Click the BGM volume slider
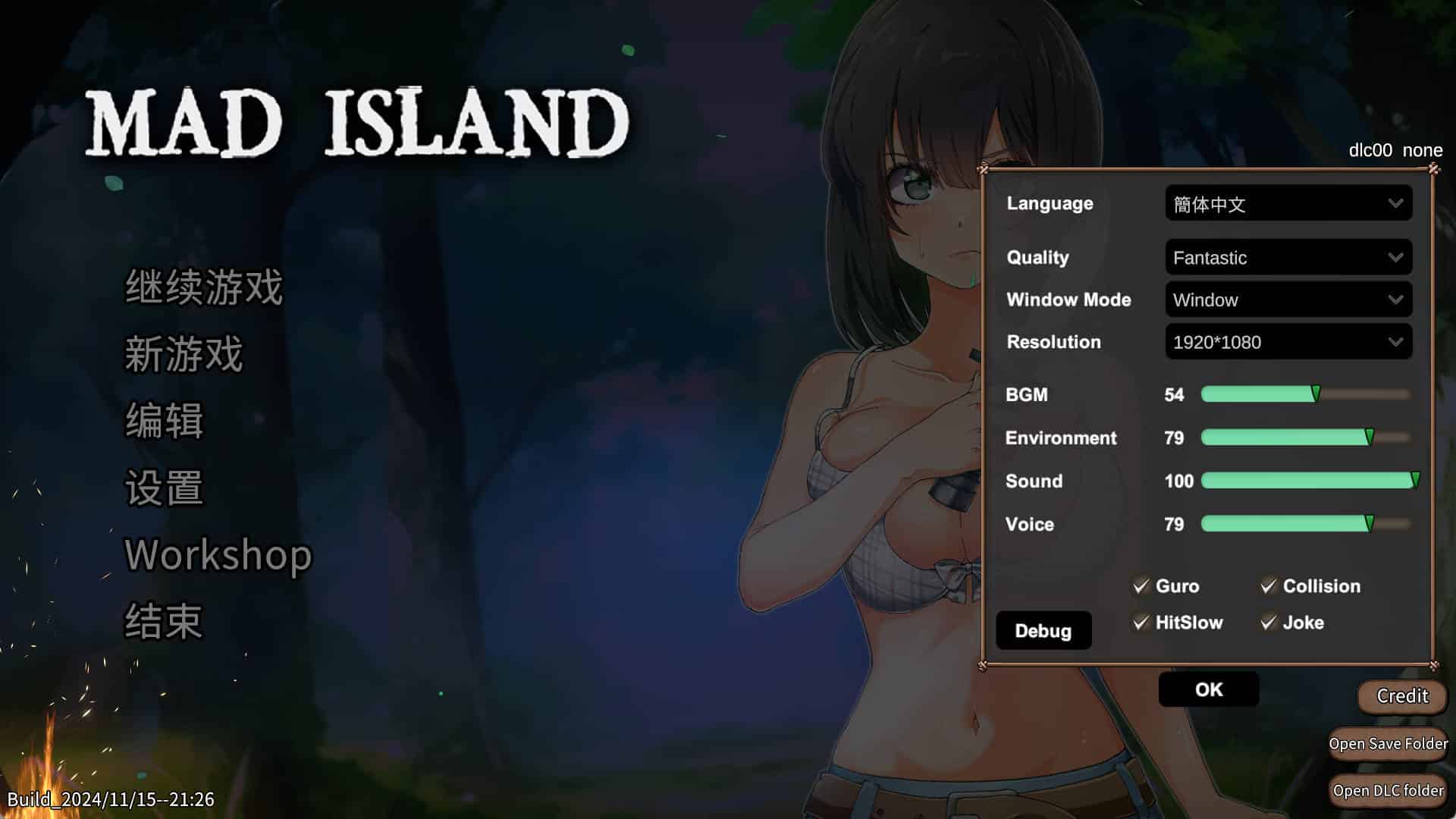The height and width of the screenshot is (819, 1456). pyautogui.click(x=1304, y=394)
